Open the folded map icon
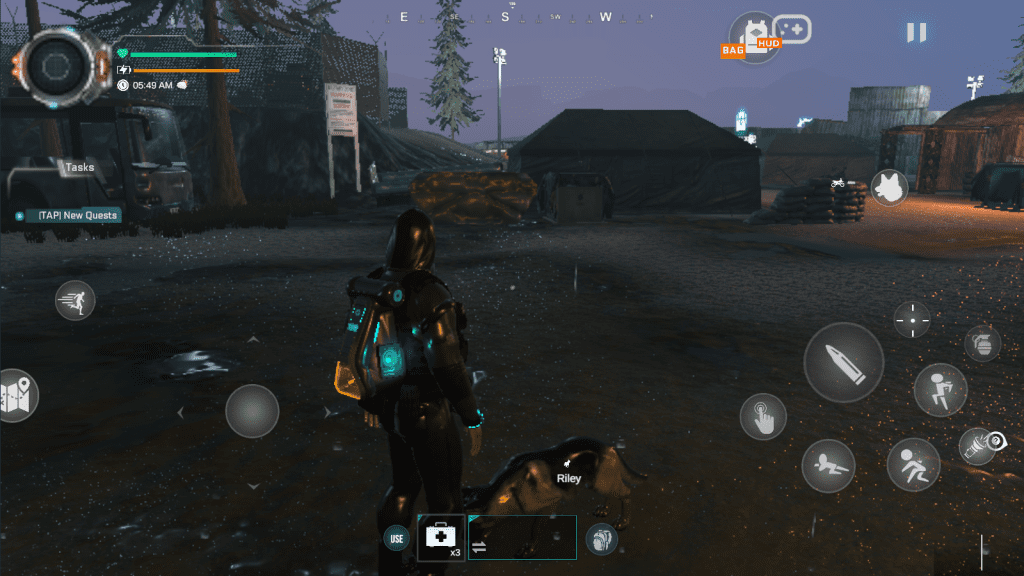Screen dimensions: 1024x576 point(16,395)
